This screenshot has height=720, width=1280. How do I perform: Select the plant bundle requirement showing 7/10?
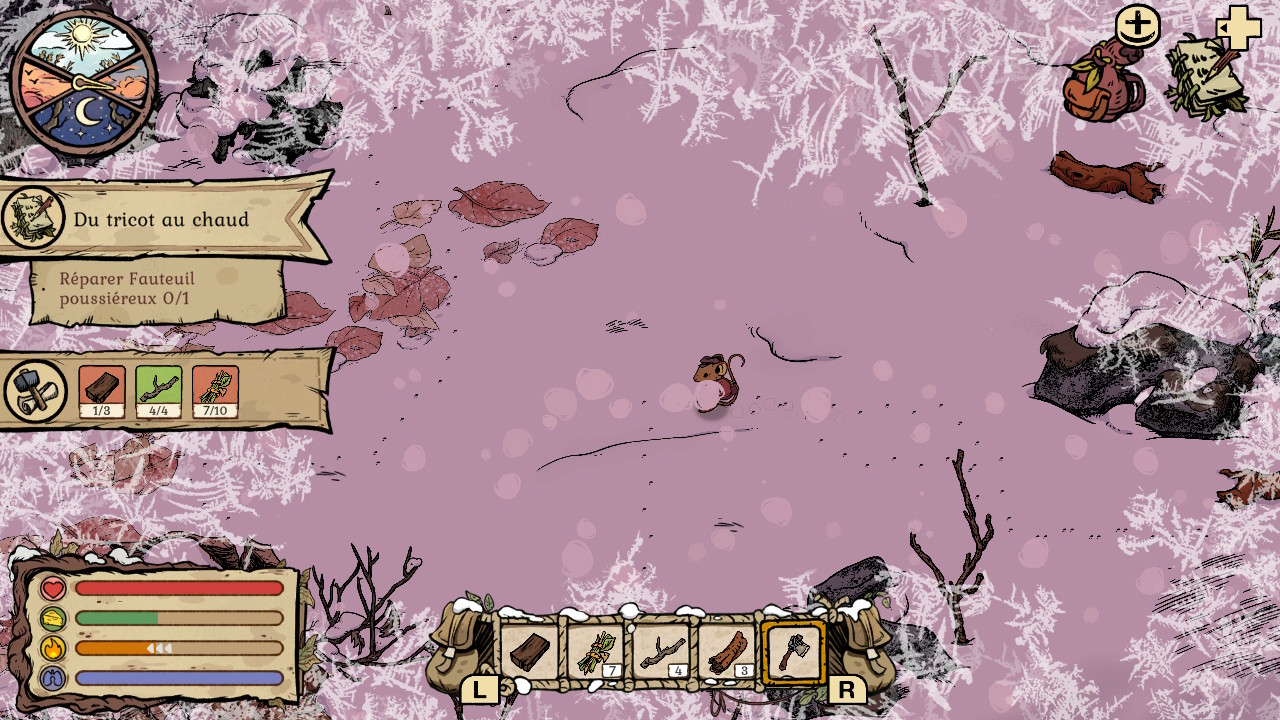(215, 391)
